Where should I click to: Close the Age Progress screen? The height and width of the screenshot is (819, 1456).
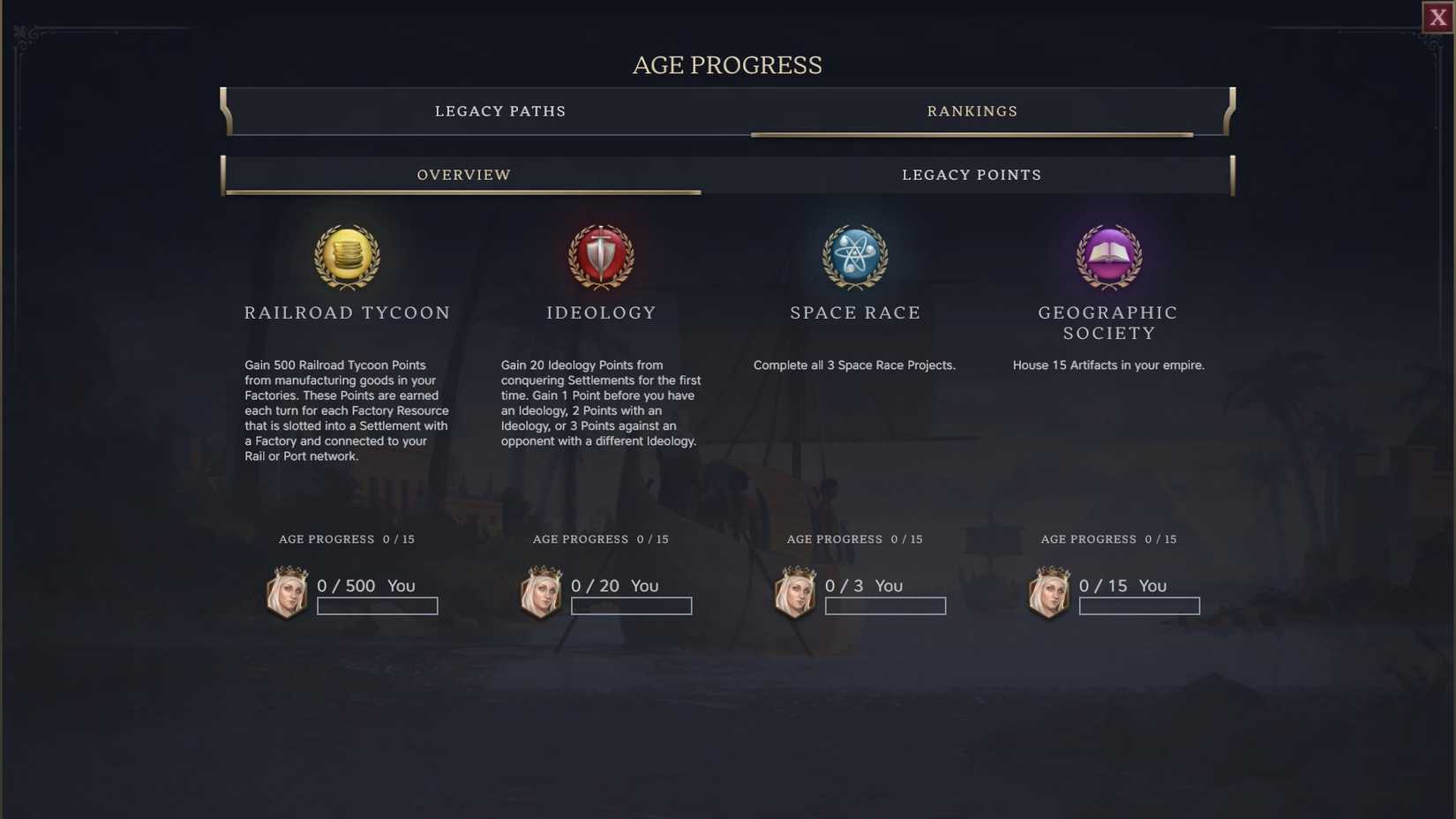[x=1437, y=16]
